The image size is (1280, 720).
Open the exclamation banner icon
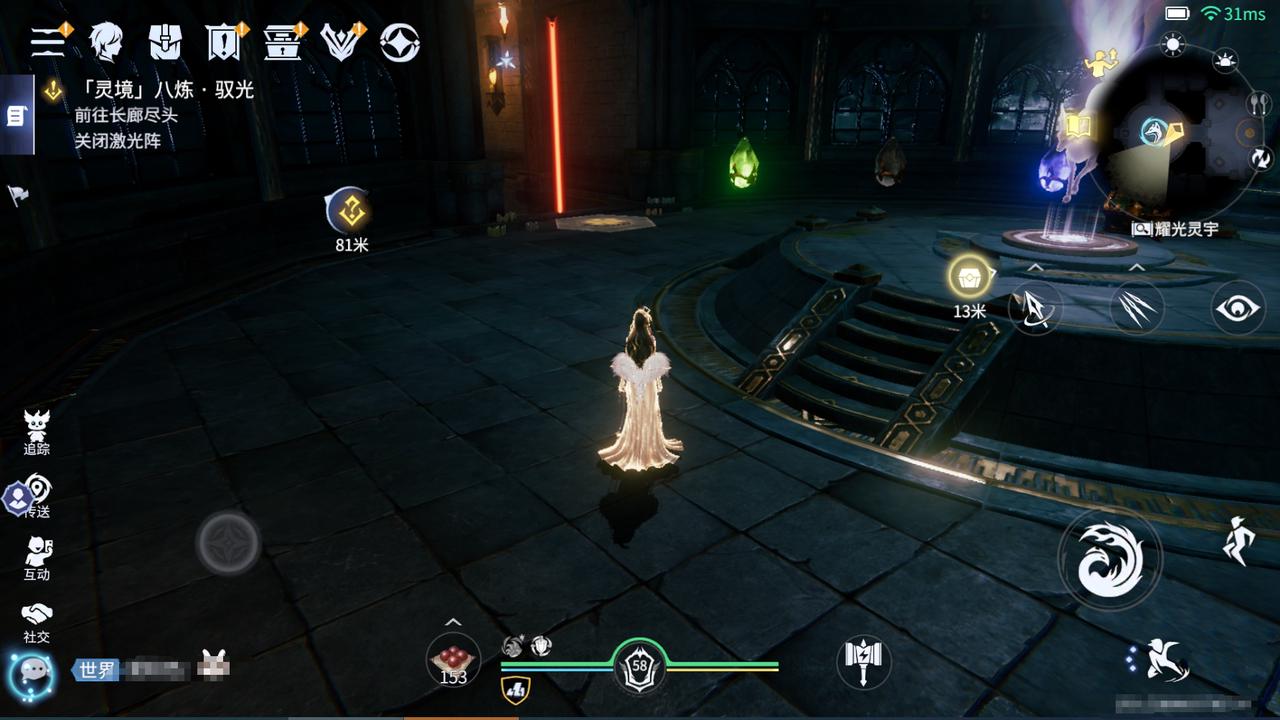(222, 42)
